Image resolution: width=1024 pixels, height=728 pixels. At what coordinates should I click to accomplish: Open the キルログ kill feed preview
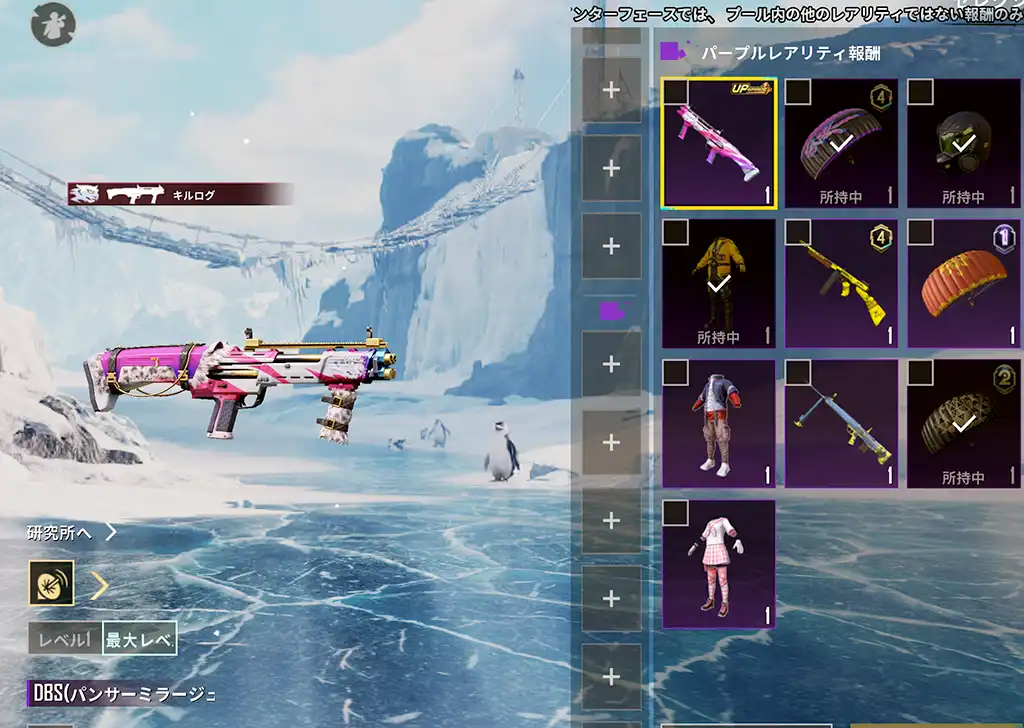pos(180,194)
